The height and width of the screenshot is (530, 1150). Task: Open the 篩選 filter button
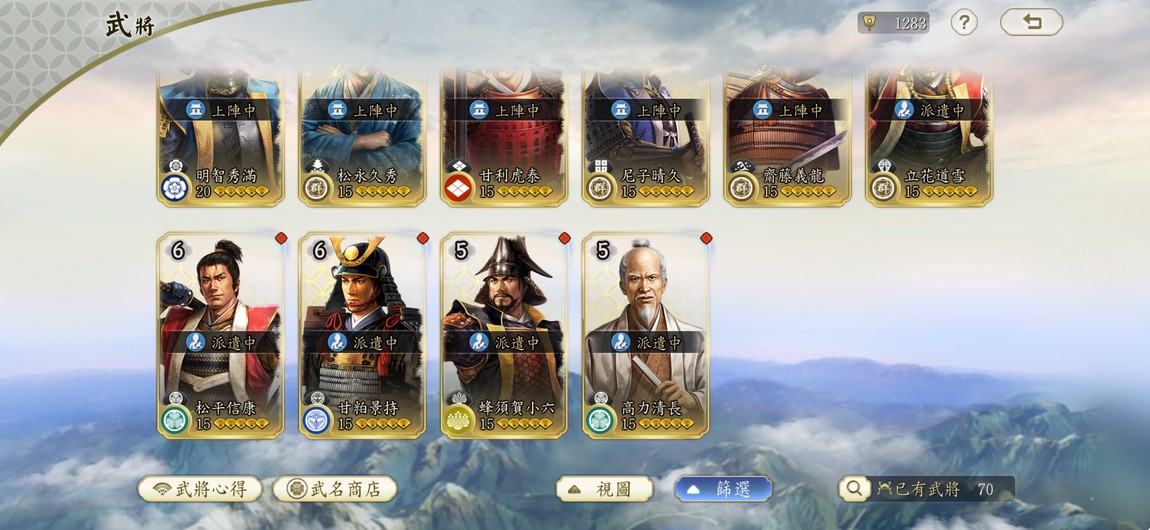tap(723, 489)
